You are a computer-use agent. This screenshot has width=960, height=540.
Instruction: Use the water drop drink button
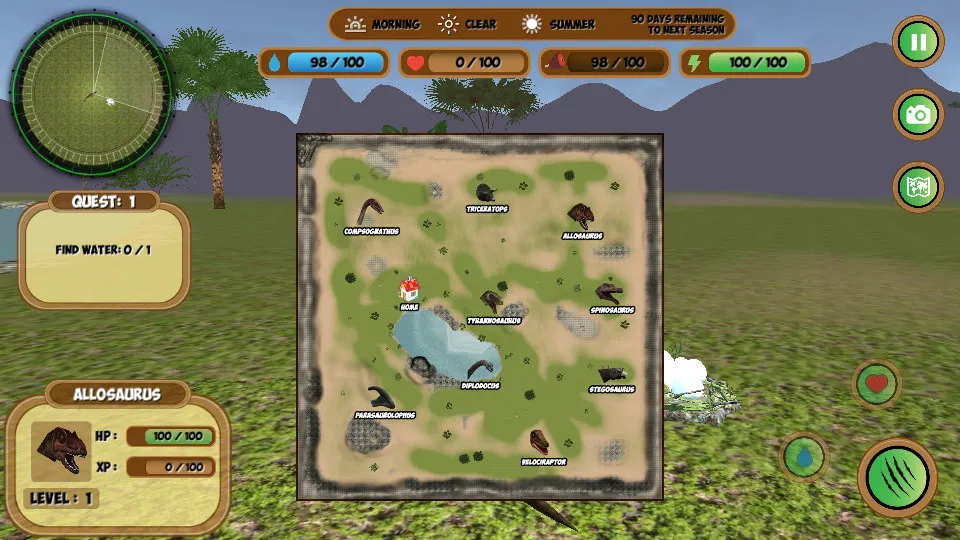[804, 458]
